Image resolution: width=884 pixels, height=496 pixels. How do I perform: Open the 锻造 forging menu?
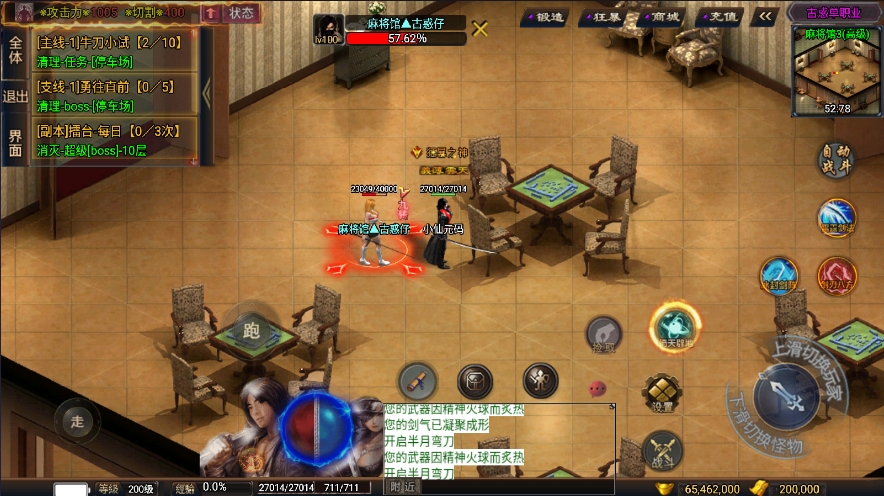[547, 16]
